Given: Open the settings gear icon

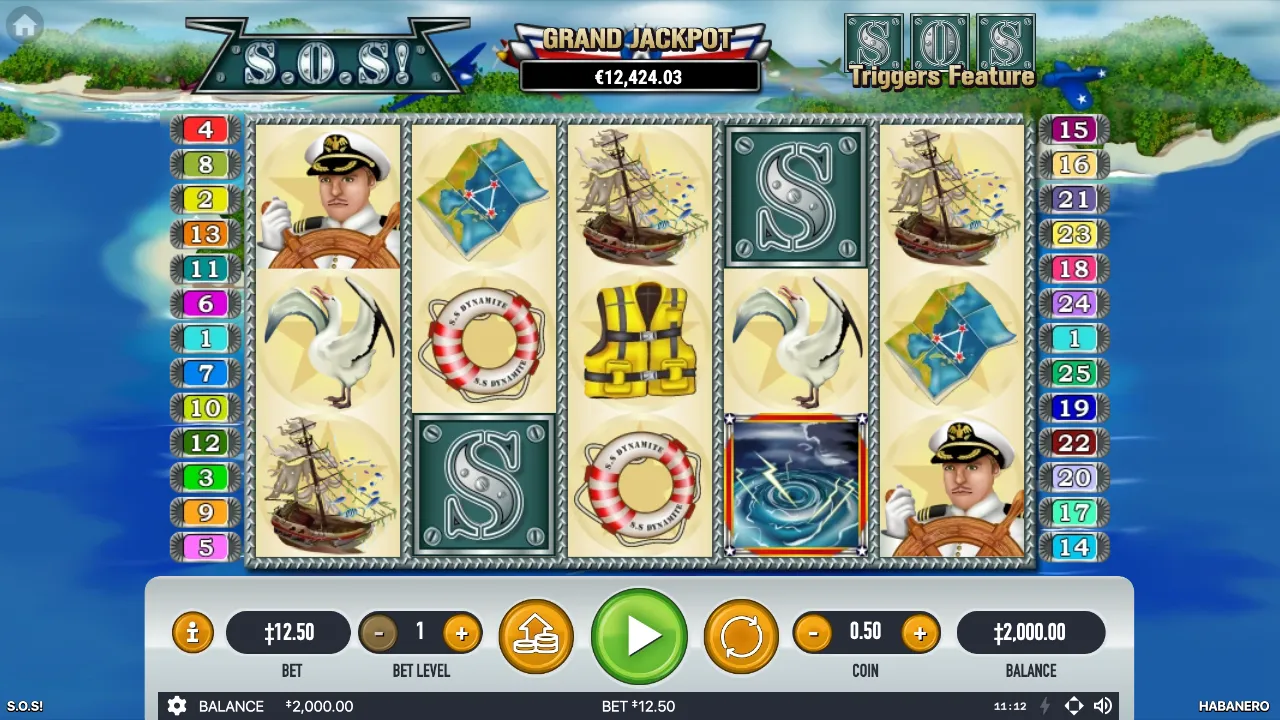Looking at the screenshot, I should click(x=177, y=706).
